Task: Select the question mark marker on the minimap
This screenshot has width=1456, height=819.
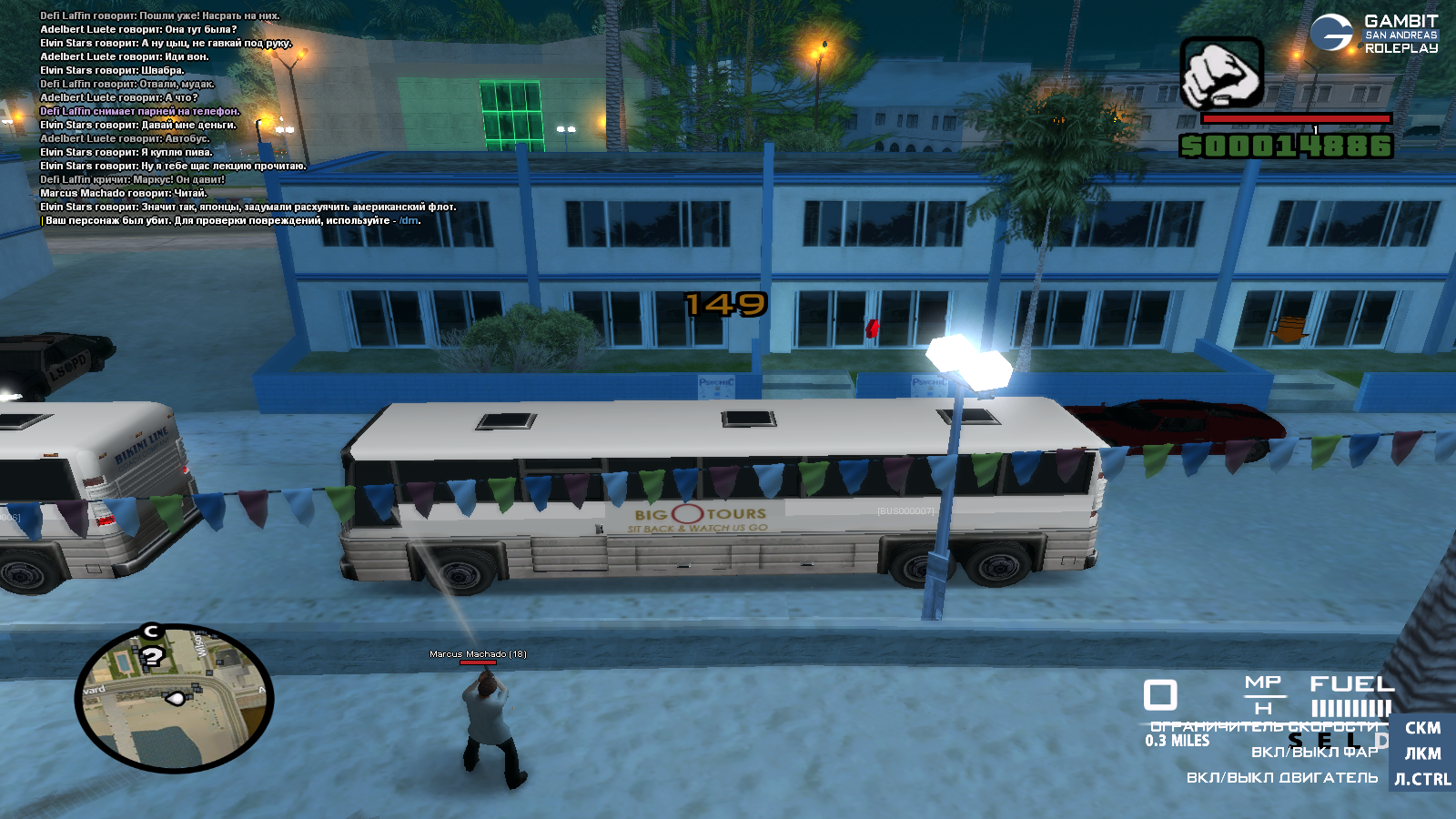Action: click(x=152, y=656)
